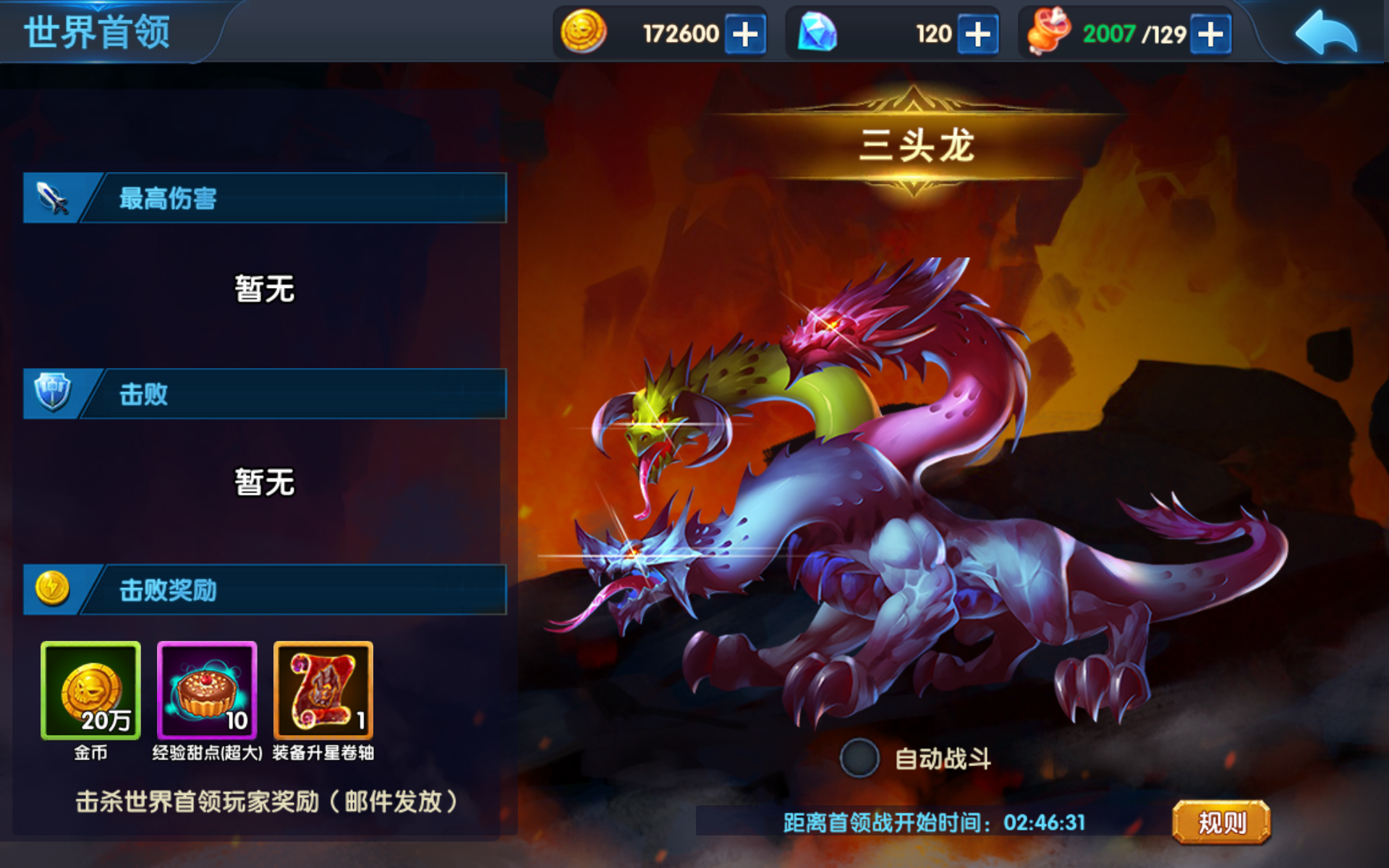Click the diamond currency icon
The width and height of the screenshot is (1389, 868).
tap(817, 33)
